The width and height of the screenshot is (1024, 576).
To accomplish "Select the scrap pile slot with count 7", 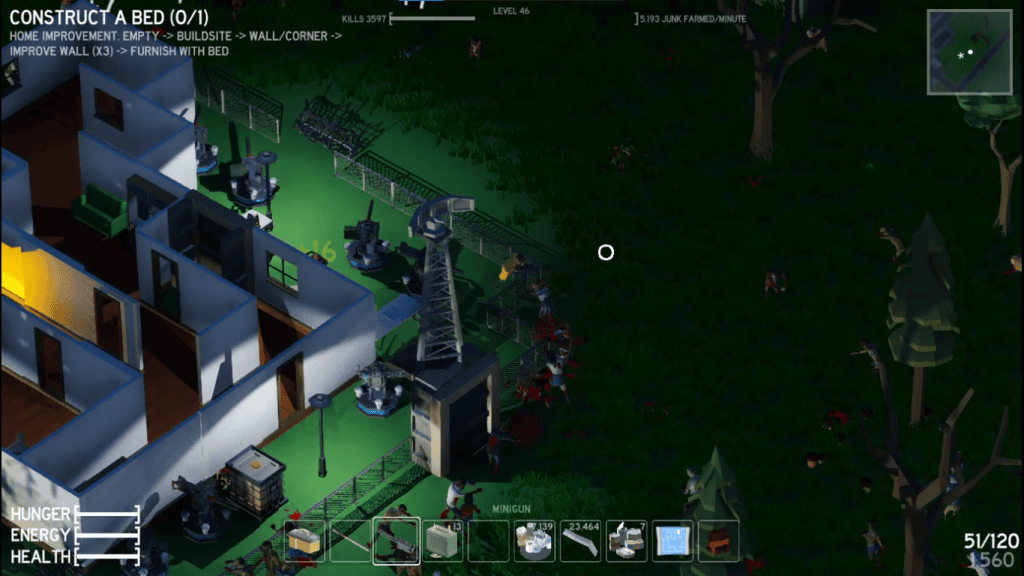I will pos(626,541).
